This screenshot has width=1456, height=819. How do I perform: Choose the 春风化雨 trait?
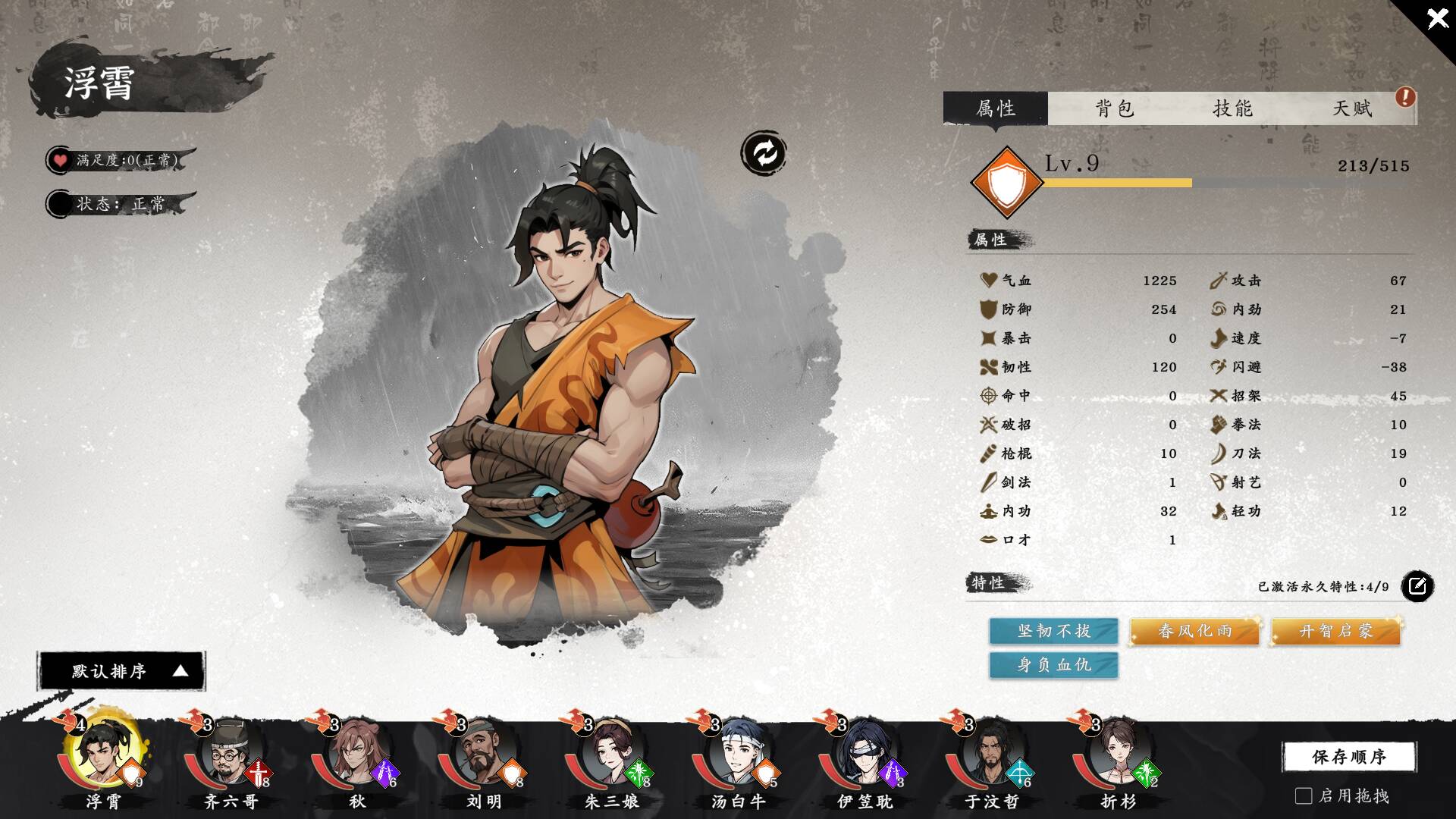[1194, 631]
